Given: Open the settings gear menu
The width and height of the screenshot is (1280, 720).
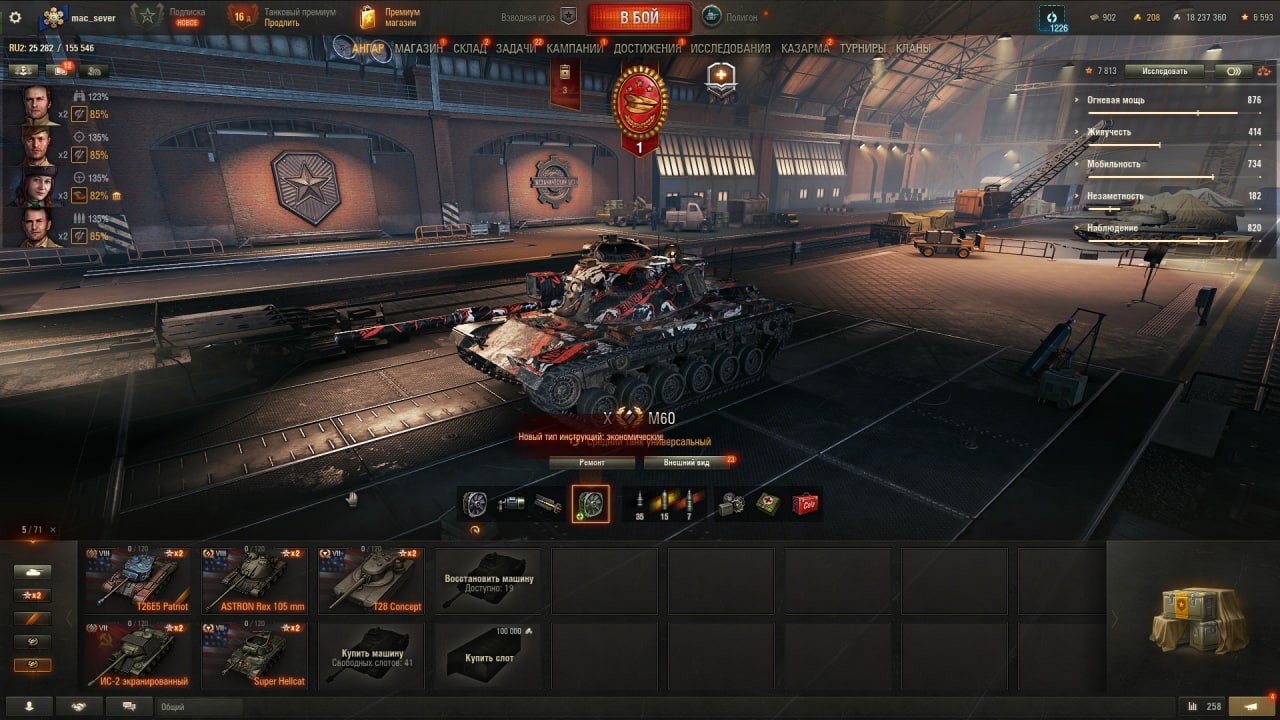Looking at the screenshot, I should click(15, 17).
